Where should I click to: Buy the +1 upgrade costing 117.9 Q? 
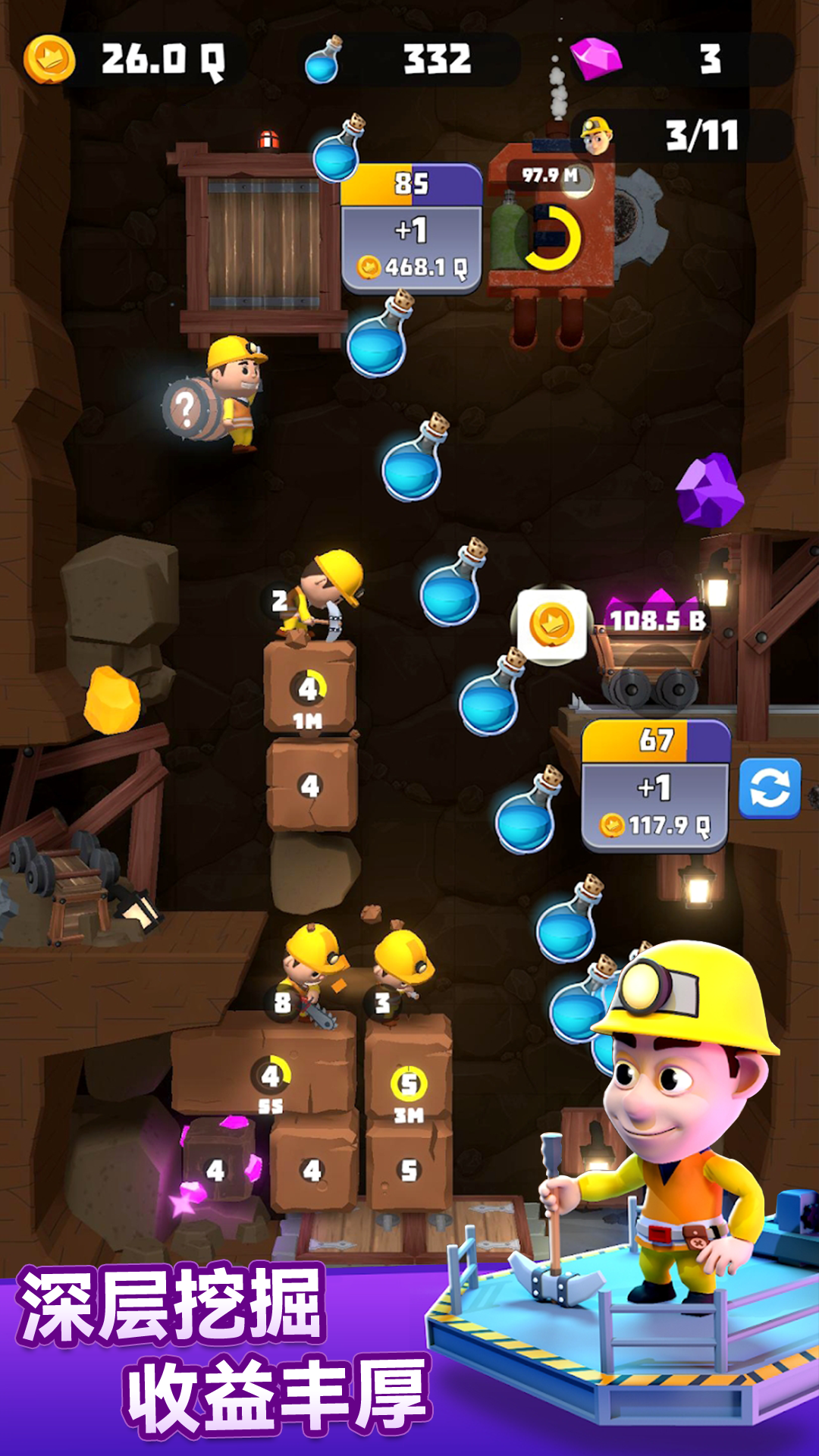pos(654,807)
